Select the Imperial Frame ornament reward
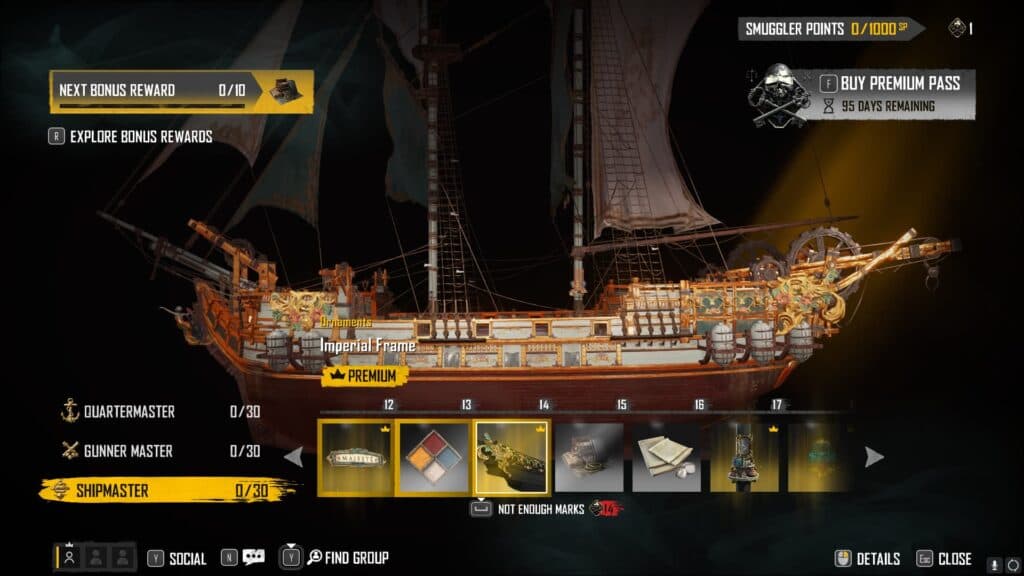 tap(511, 457)
